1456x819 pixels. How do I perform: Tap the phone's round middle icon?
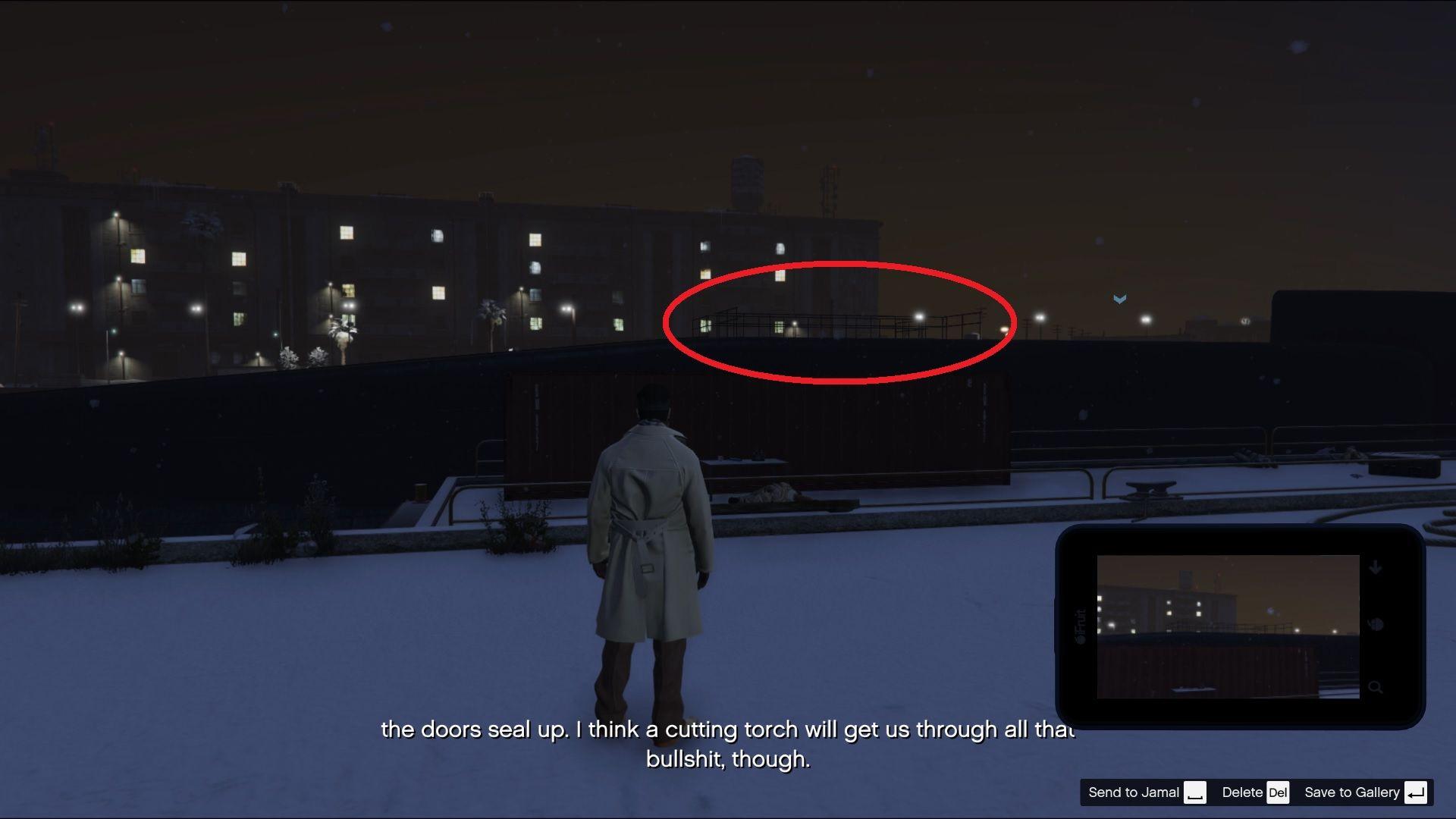click(x=1376, y=625)
